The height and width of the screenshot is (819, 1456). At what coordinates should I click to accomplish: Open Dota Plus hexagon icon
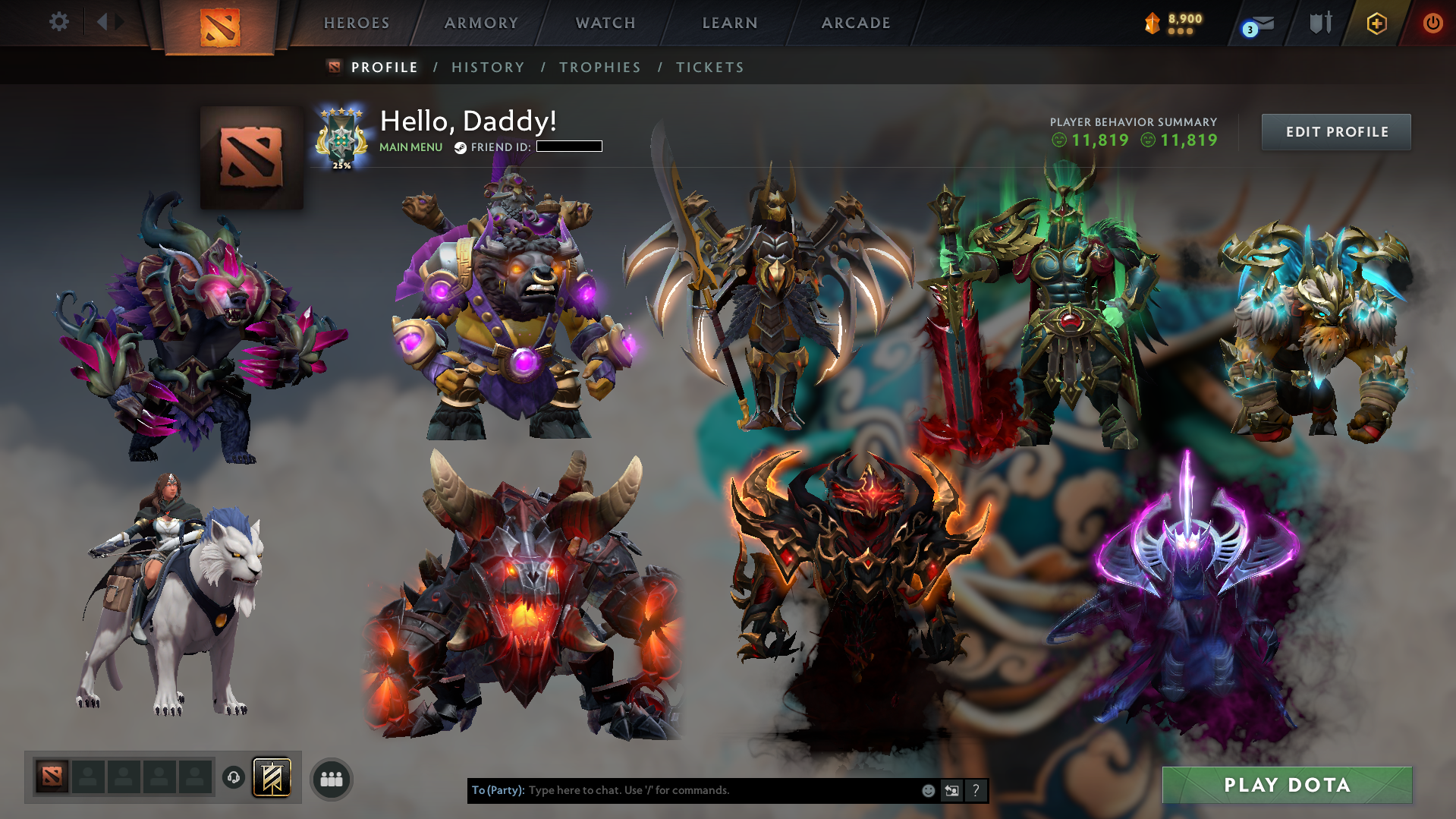point(1376,23)
